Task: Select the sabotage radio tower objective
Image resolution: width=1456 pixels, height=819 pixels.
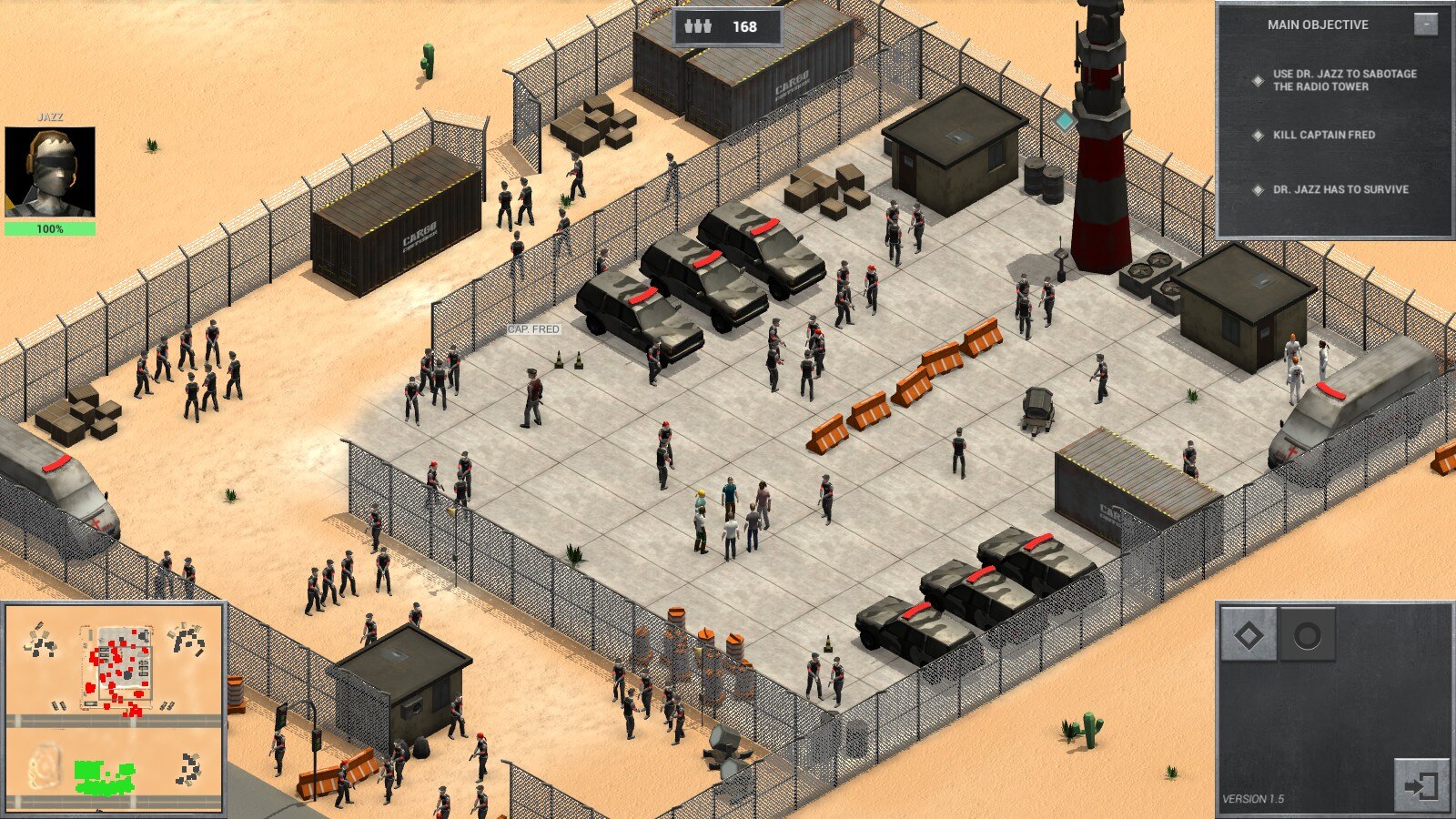Action: click(x=1344, y=80)
